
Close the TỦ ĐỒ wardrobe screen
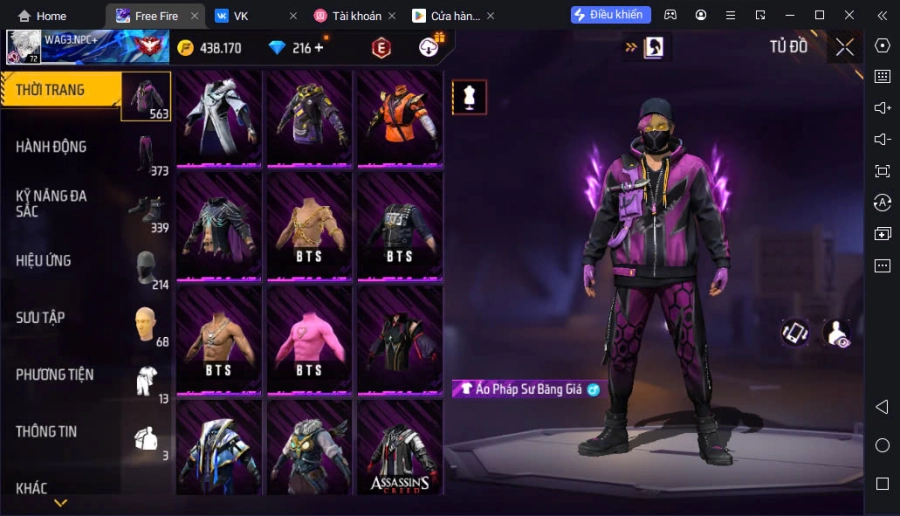(x=845, y=47)
